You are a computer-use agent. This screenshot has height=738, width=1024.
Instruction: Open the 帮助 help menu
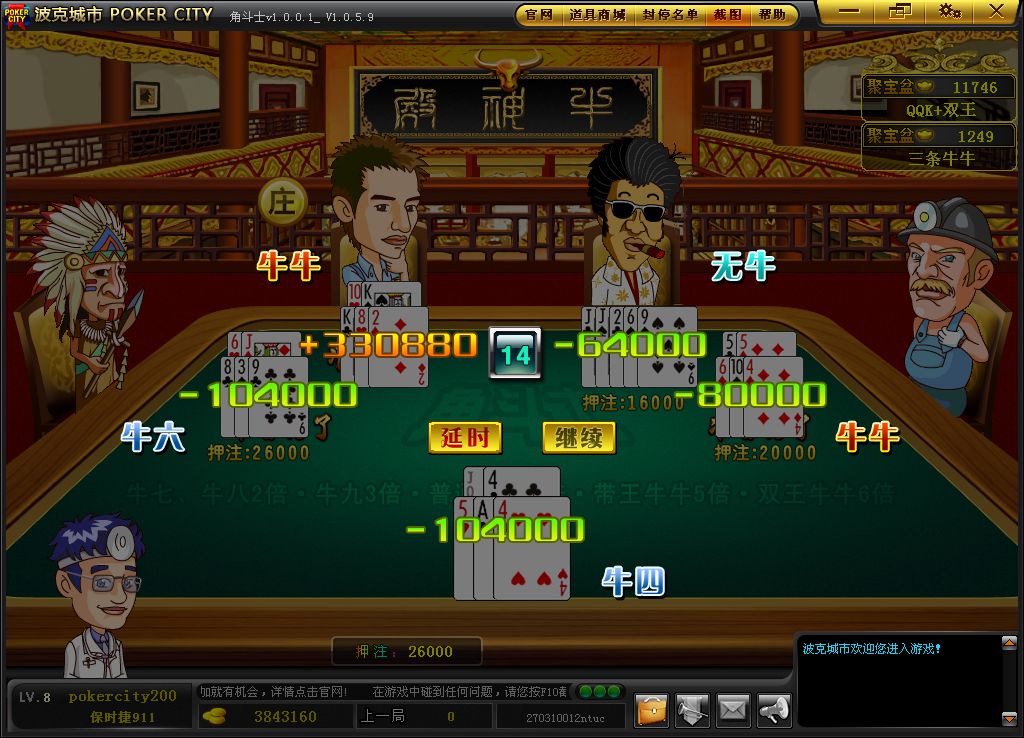[772, 15]
